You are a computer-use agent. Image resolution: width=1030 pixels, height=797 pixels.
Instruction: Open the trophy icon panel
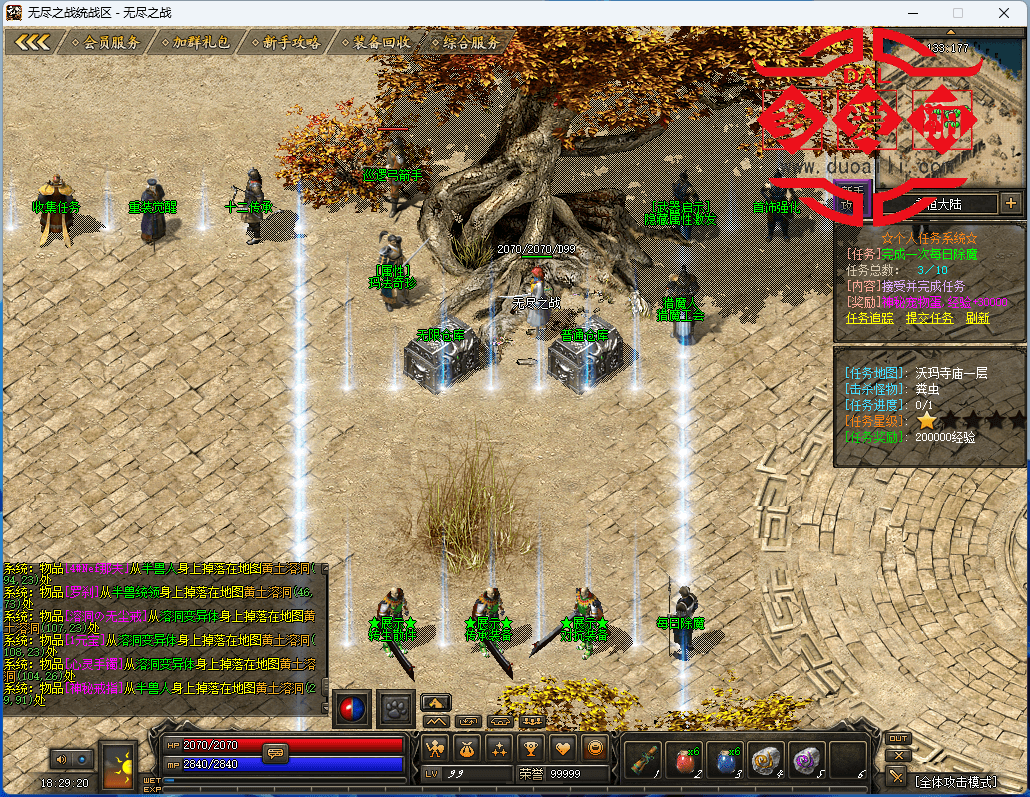pos(530,747)
